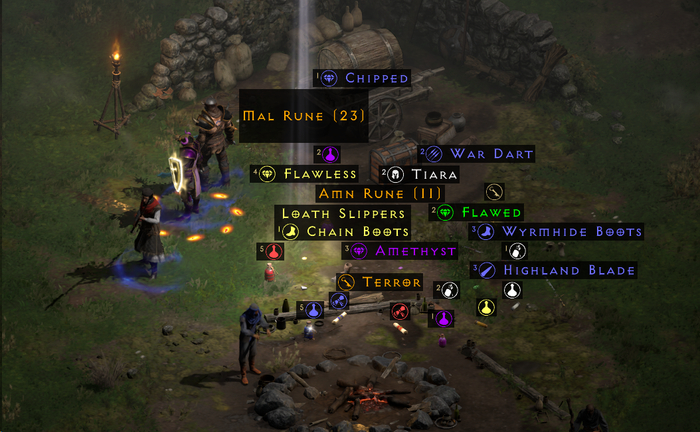Image resolution: width=700 pixels, height=432 pixels.
Task: Select the Chipped gem loot label
Action: [x=366, y=78]
